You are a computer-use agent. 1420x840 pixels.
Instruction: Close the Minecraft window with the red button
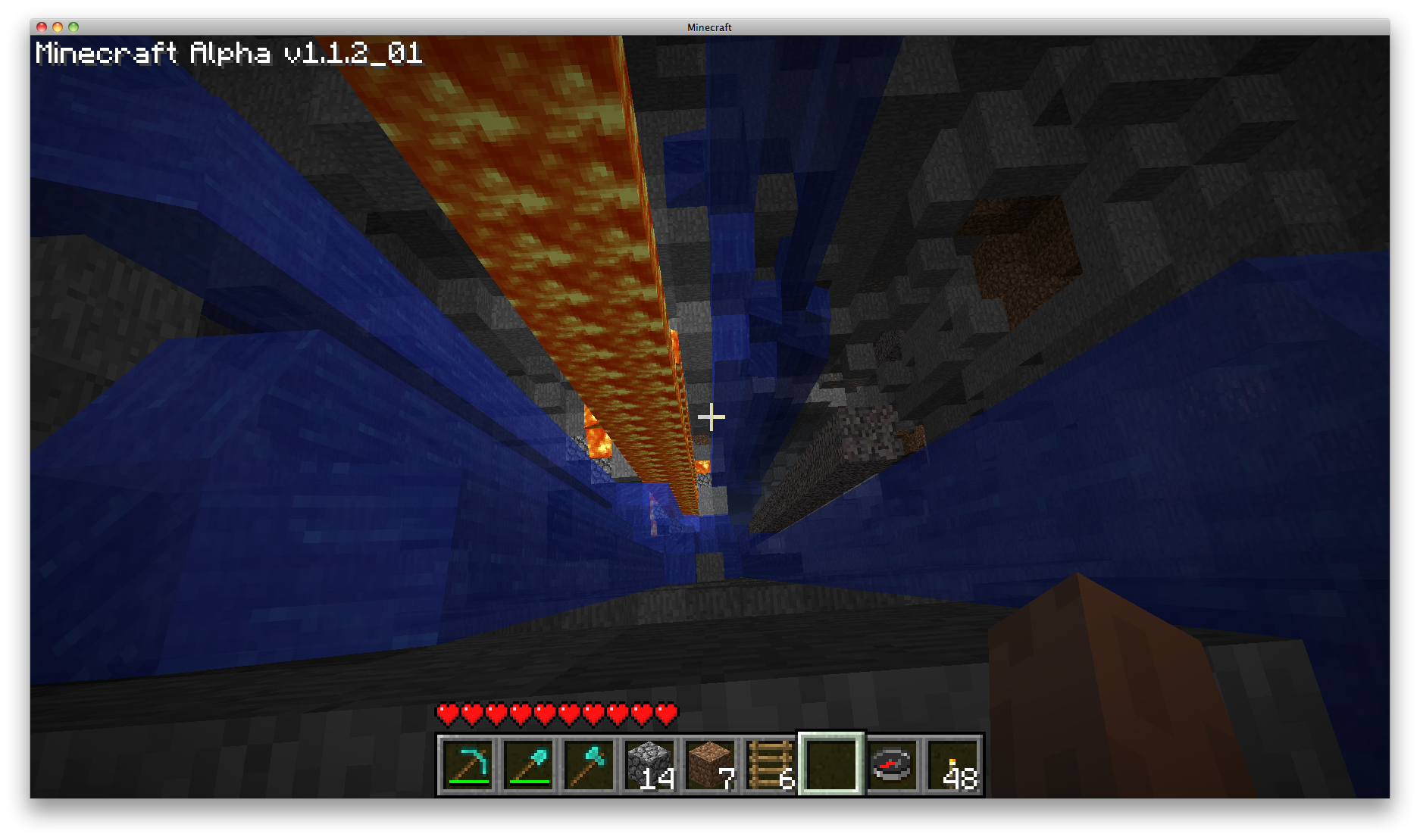pyautogui.click(x=42, y=27)
